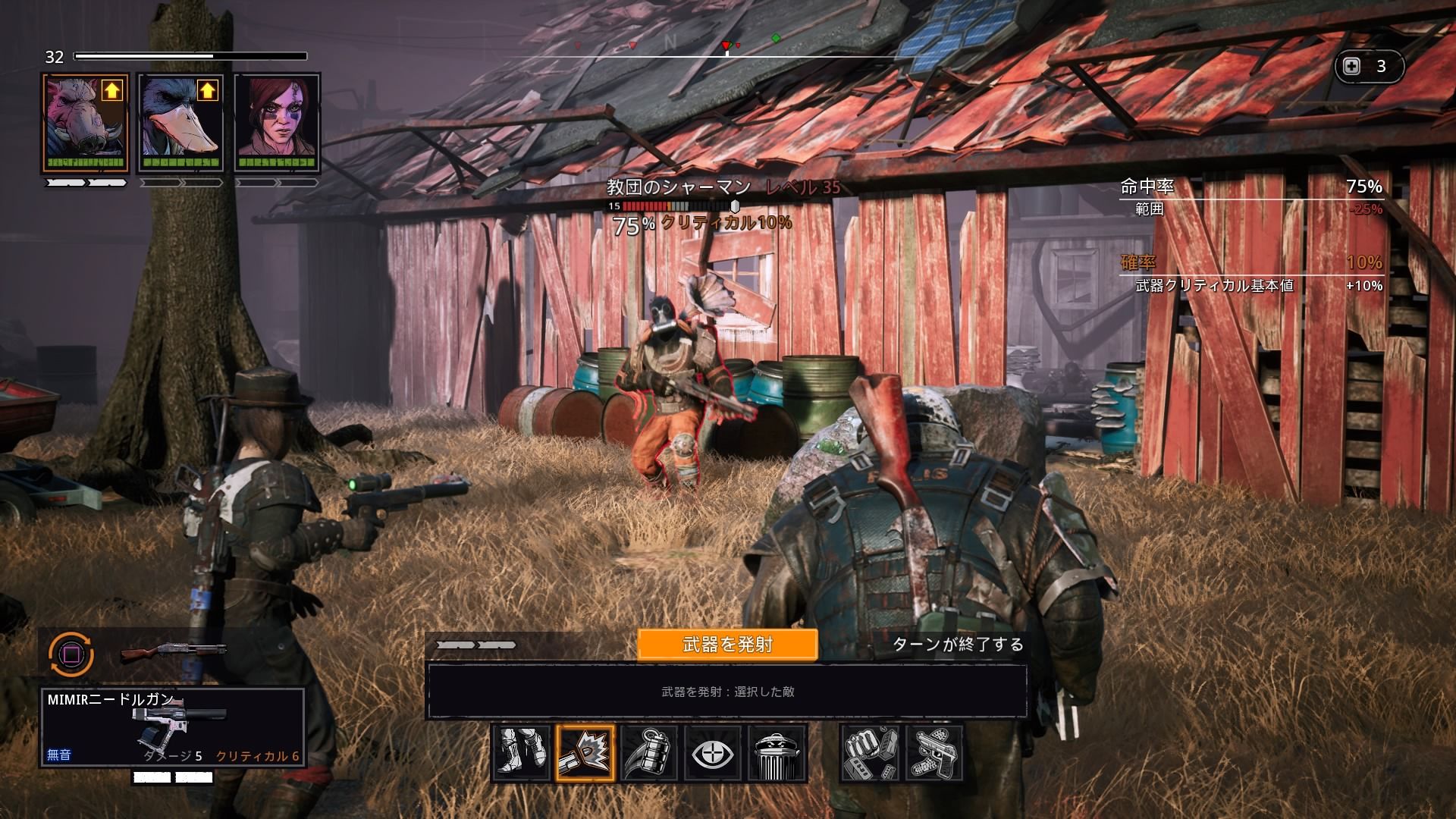Fire weapon with the orange 武器を発射 button

[727, 645]
